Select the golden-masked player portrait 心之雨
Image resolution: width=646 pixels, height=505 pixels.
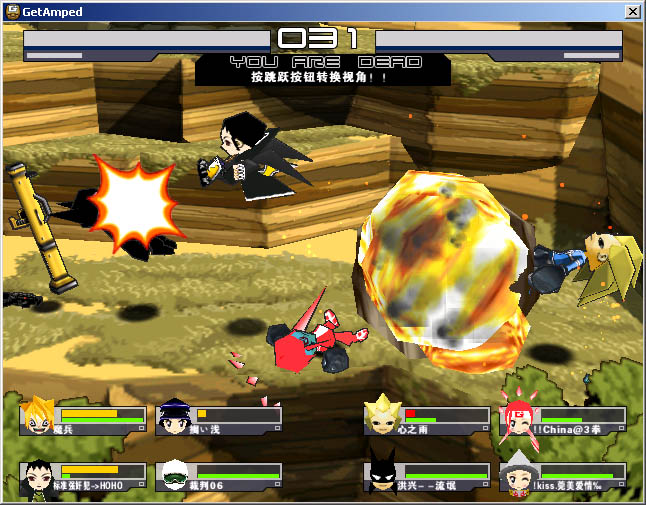(x=382, y=418)
